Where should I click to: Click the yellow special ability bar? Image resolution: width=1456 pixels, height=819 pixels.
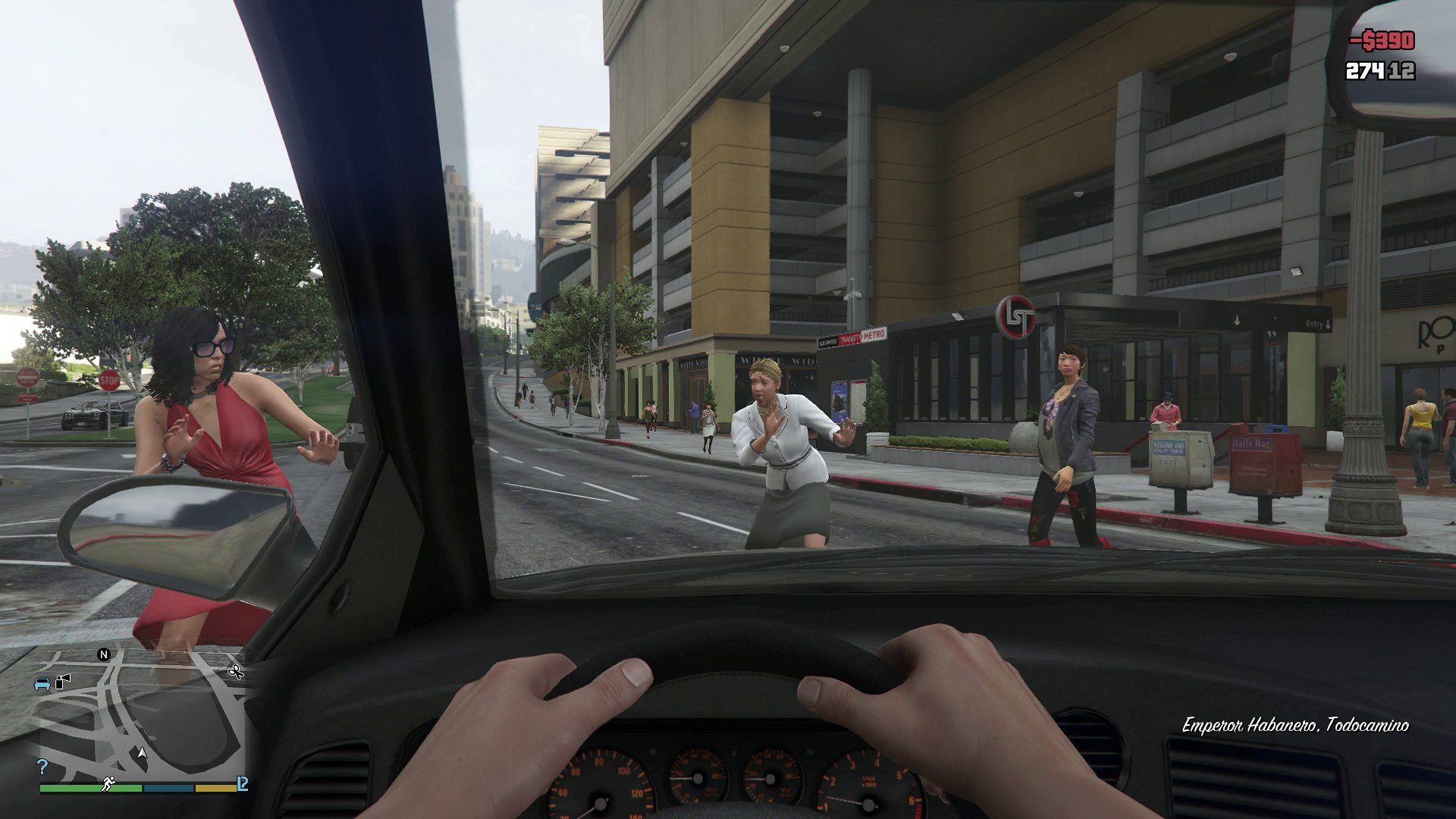216,787
